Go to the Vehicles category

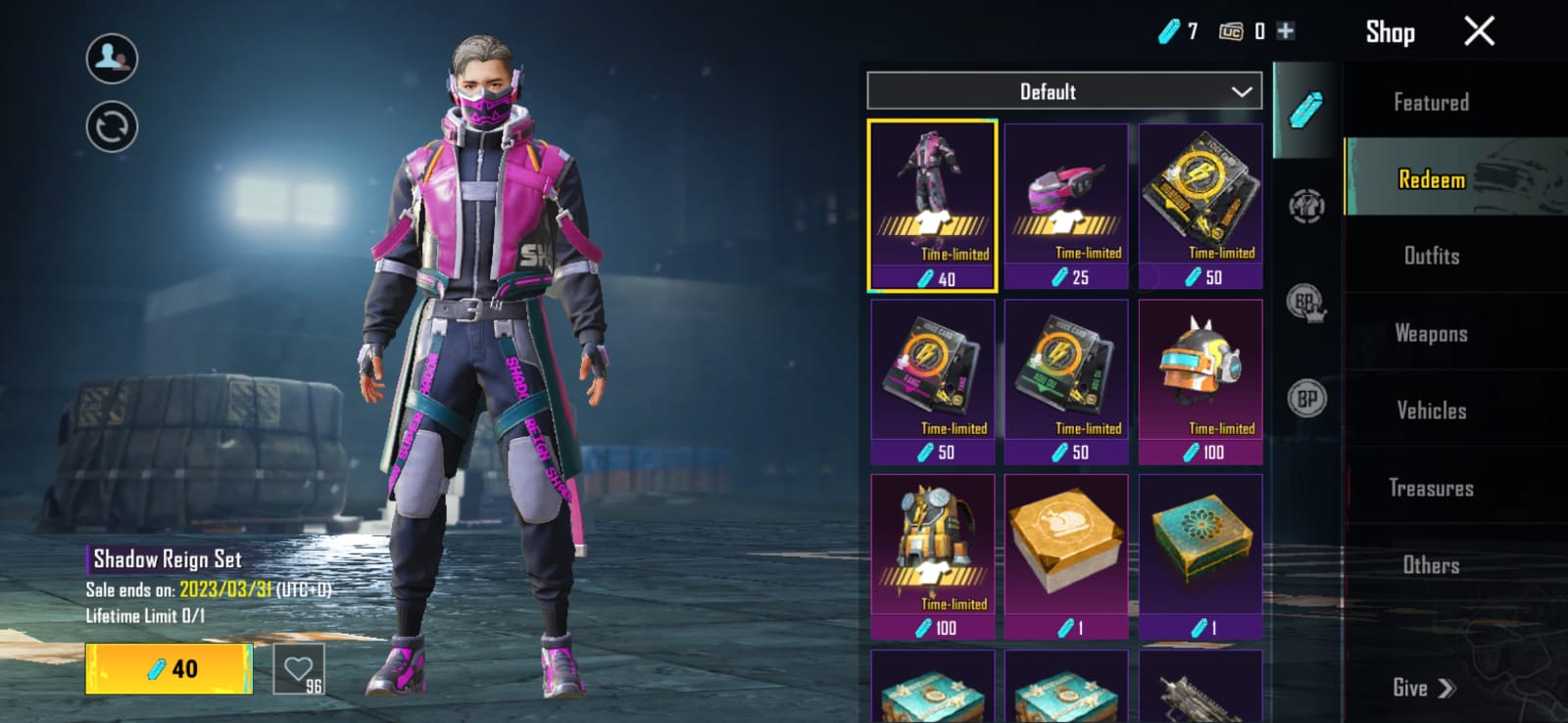coord(1431,410)
